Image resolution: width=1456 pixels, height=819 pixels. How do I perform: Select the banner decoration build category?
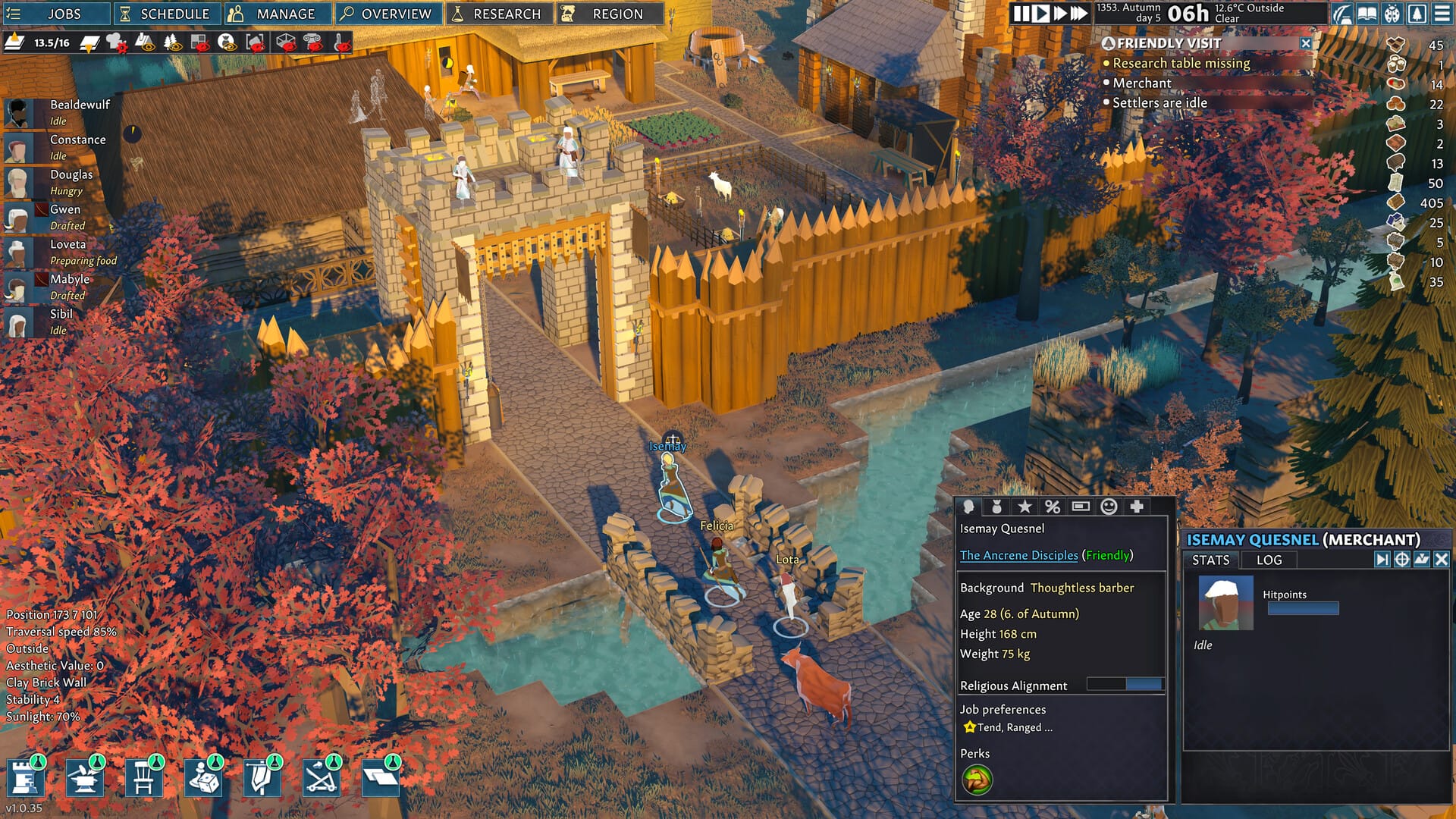(261, 777)
